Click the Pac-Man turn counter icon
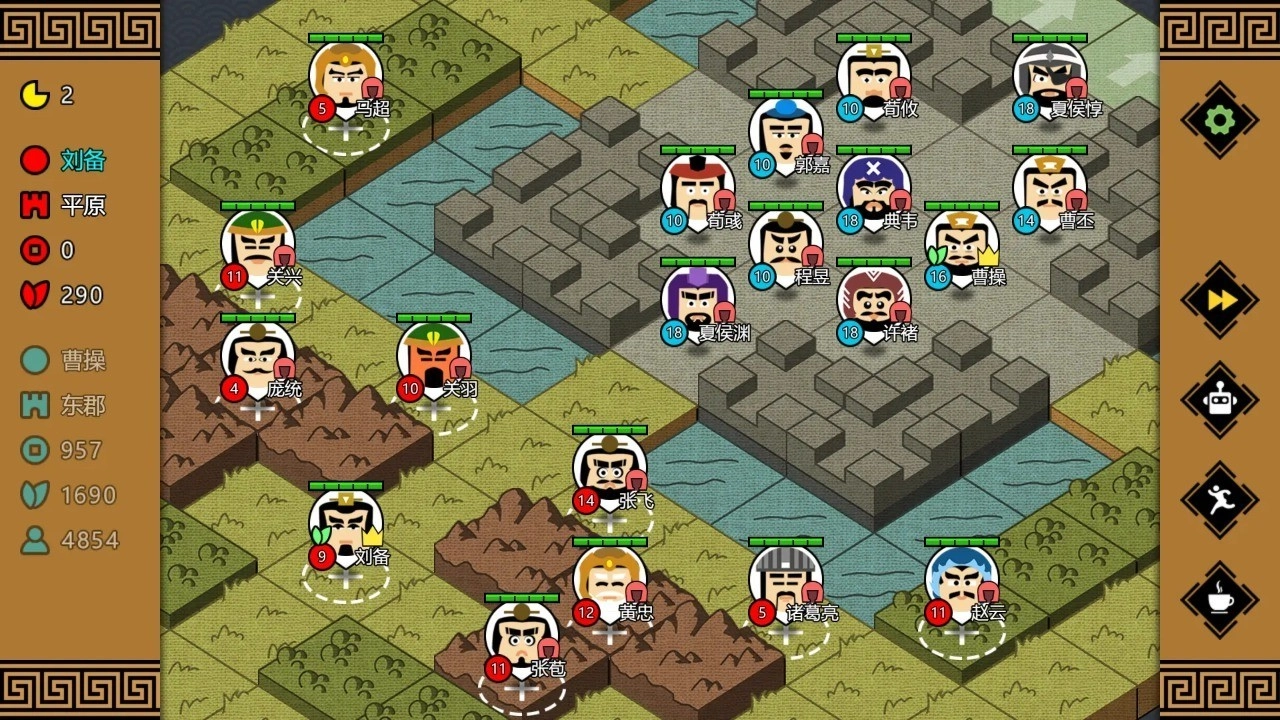The image size is (1280, 720). tap(33, 93)
